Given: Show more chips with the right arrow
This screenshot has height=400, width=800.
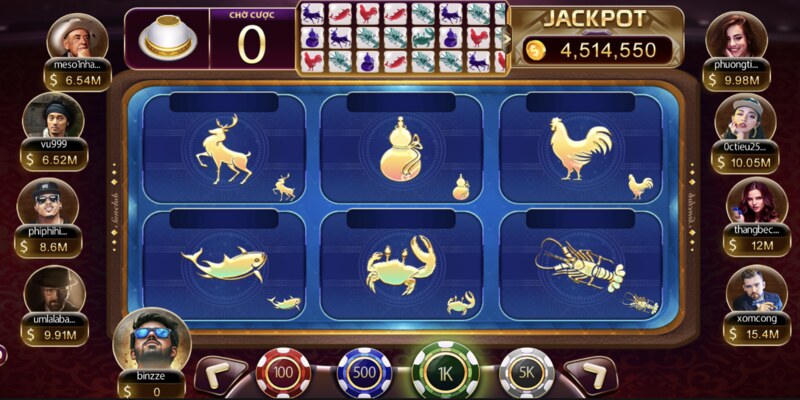Looking at the screenshot, I should pyautogui.click(x=590, y=375).
